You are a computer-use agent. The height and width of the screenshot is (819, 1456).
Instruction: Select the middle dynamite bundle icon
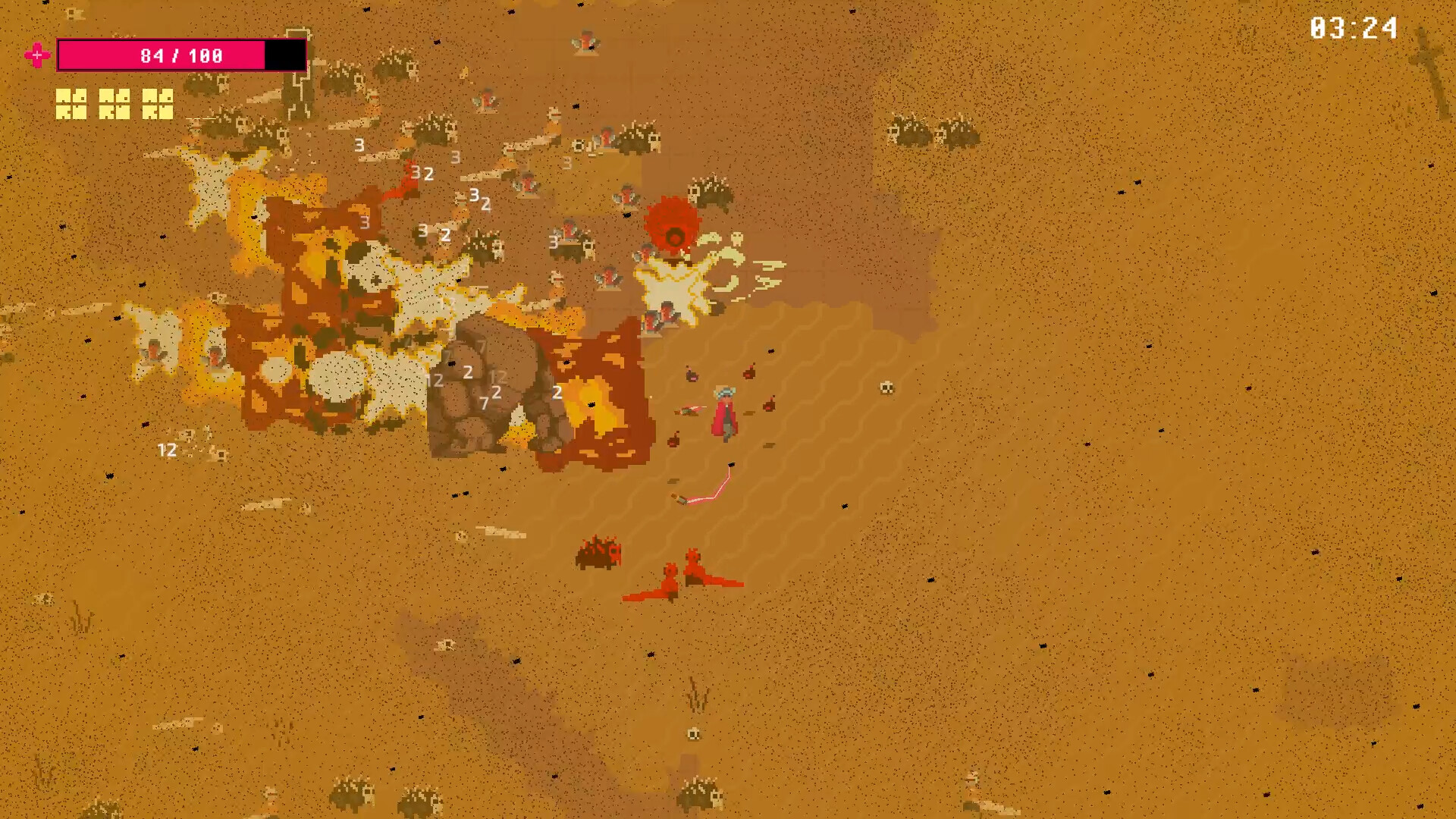pos(115,97)
